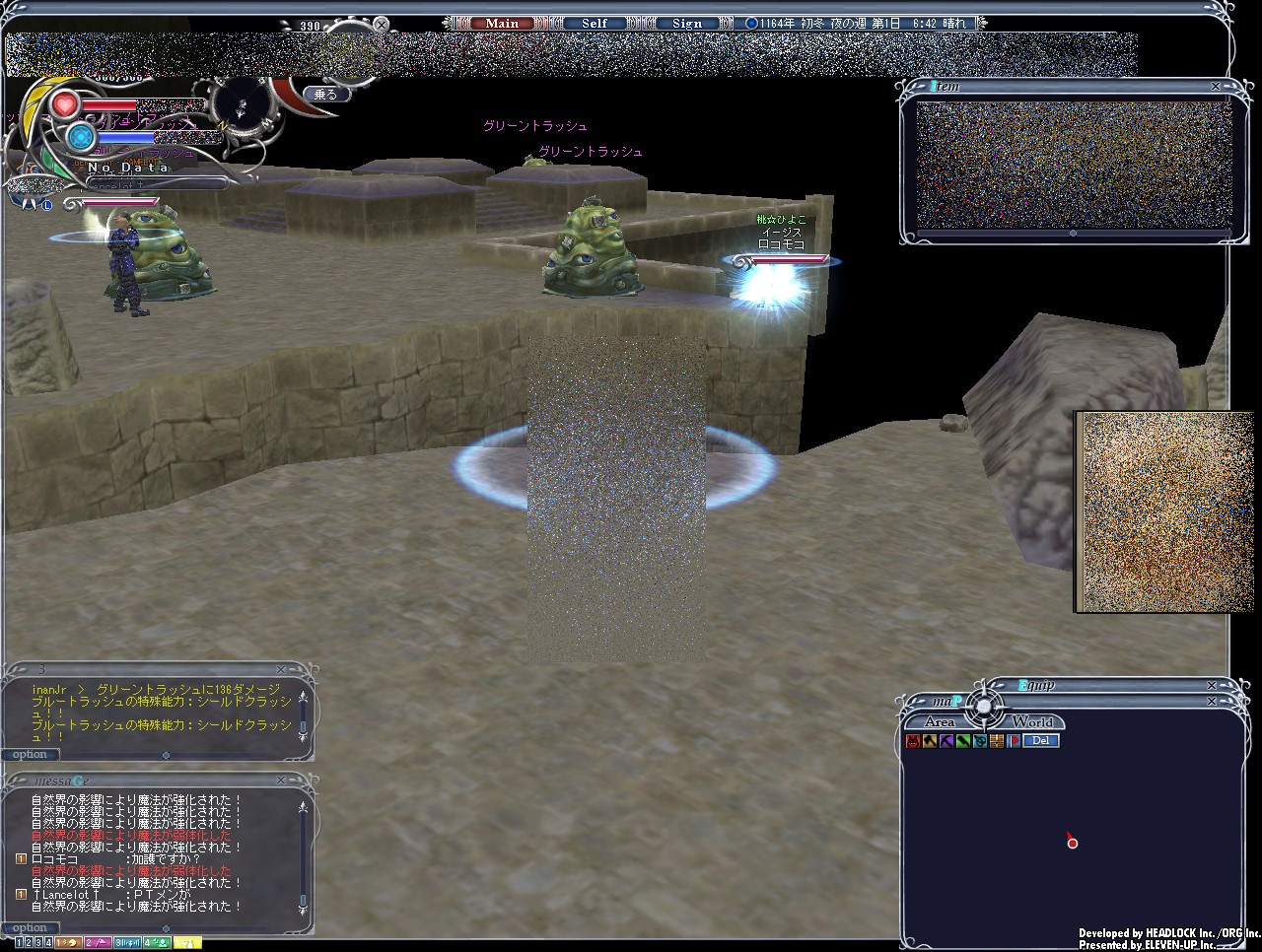Close the Item window
The width and height of the screenshot is (1262, 952).
coord(1216,87)
